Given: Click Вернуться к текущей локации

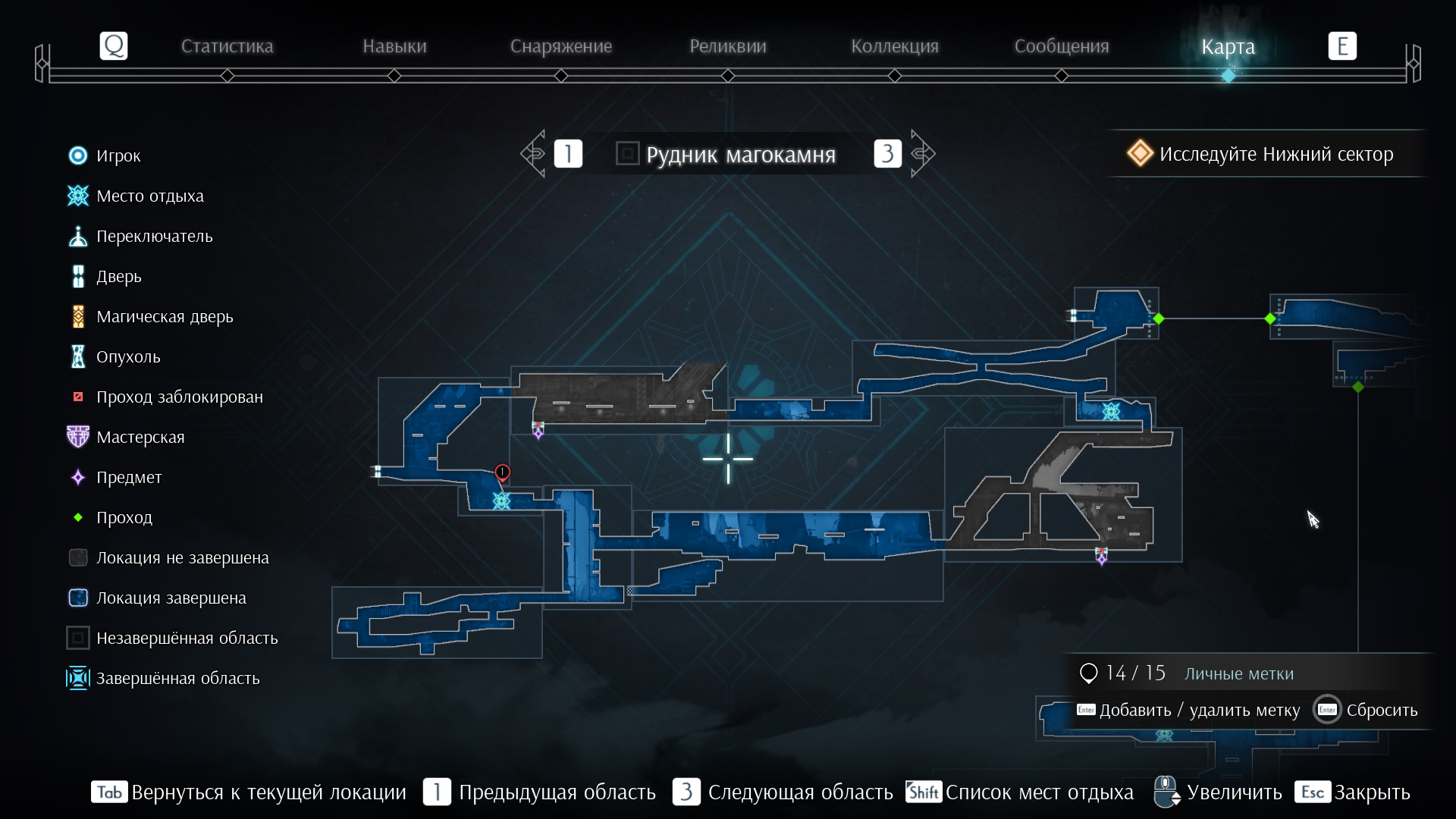Looking at the screenshot, I should 249,792.
